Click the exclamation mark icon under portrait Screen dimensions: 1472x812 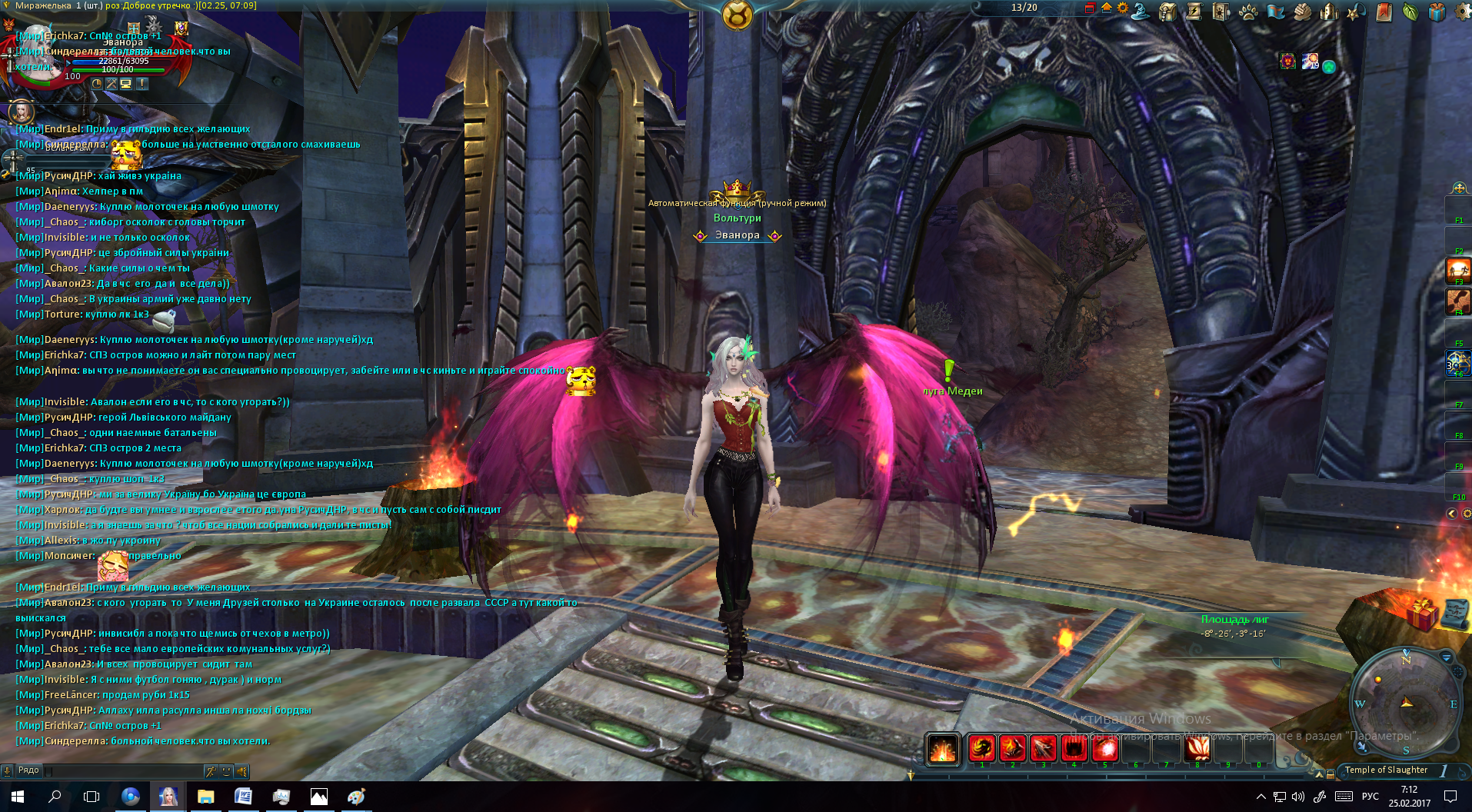coord(142,84)
